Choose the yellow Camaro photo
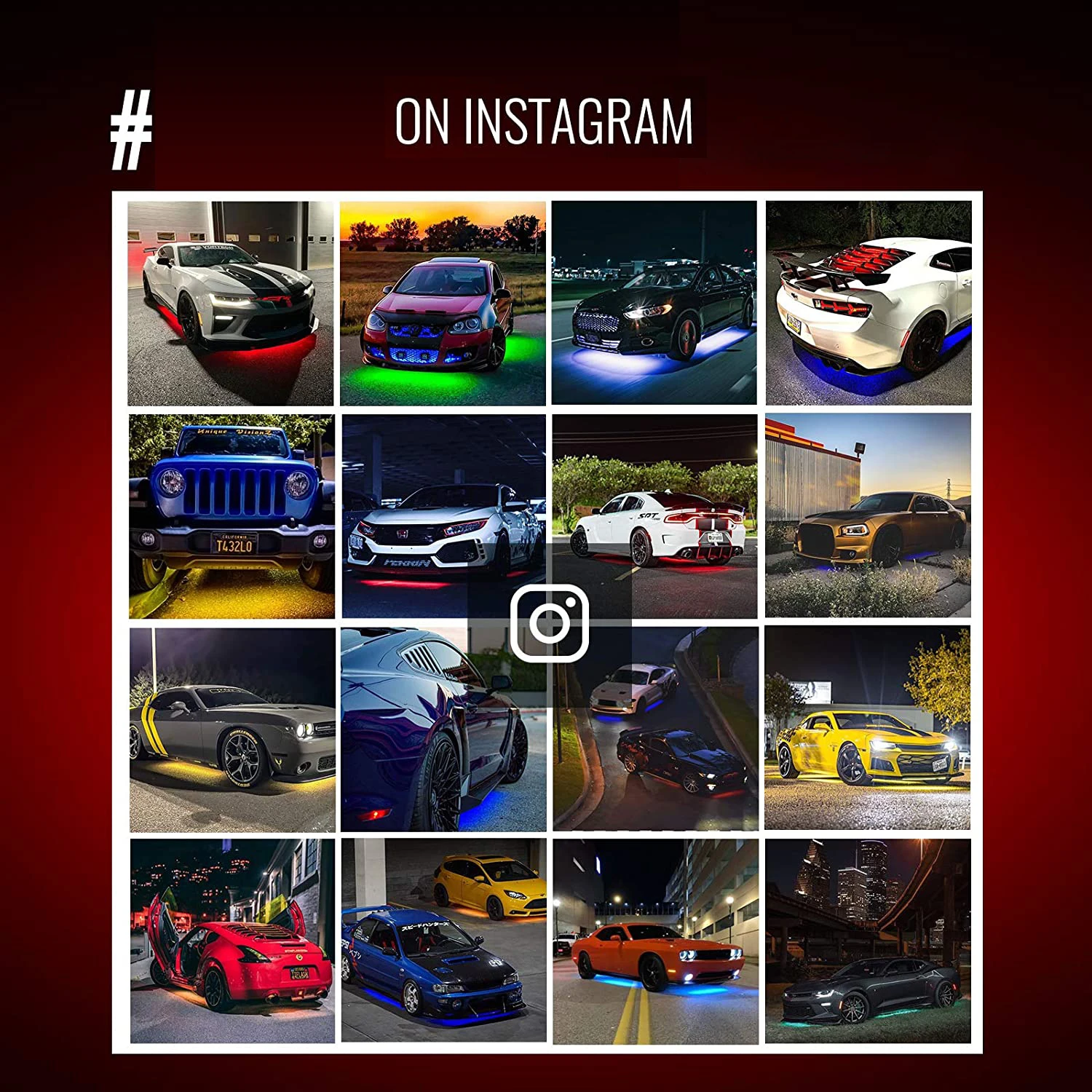Viewport: 1092px width, 1092px height. 868,729
